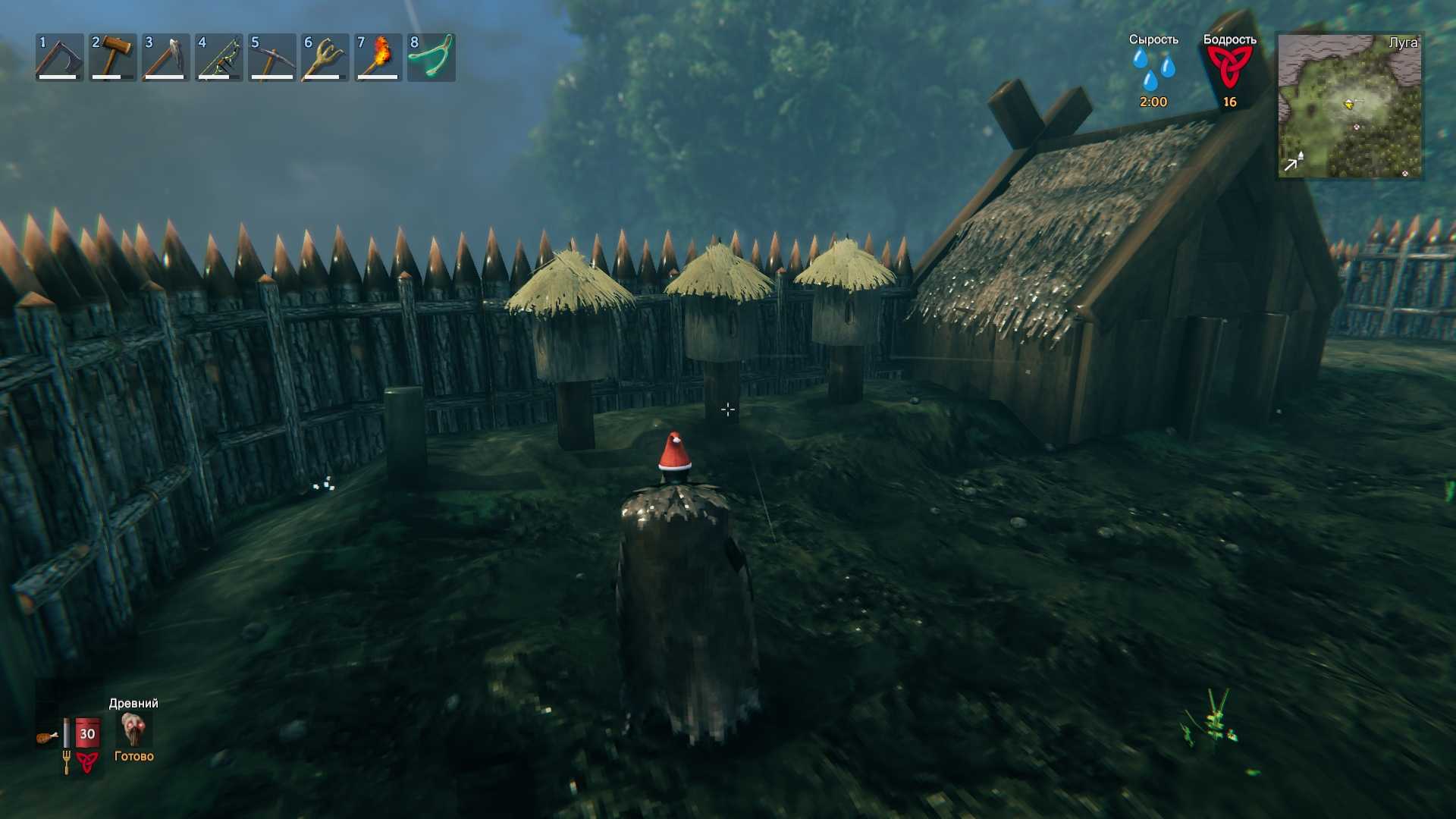Activate the Древний forsaken power icon
The image size is (1456, 819).
click(x=134, y=730)
